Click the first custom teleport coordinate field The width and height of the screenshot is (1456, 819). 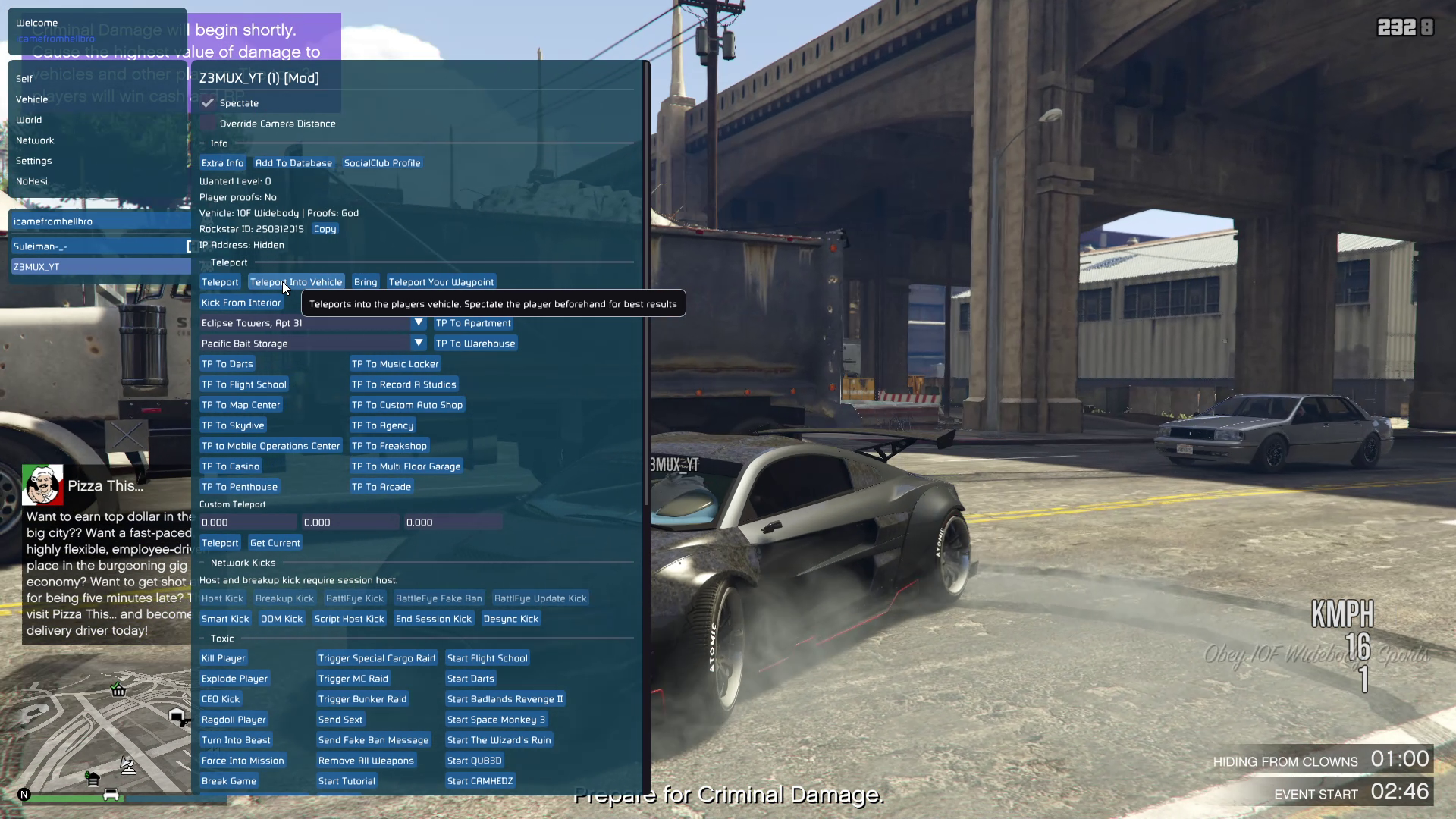[x=247, y=522]
